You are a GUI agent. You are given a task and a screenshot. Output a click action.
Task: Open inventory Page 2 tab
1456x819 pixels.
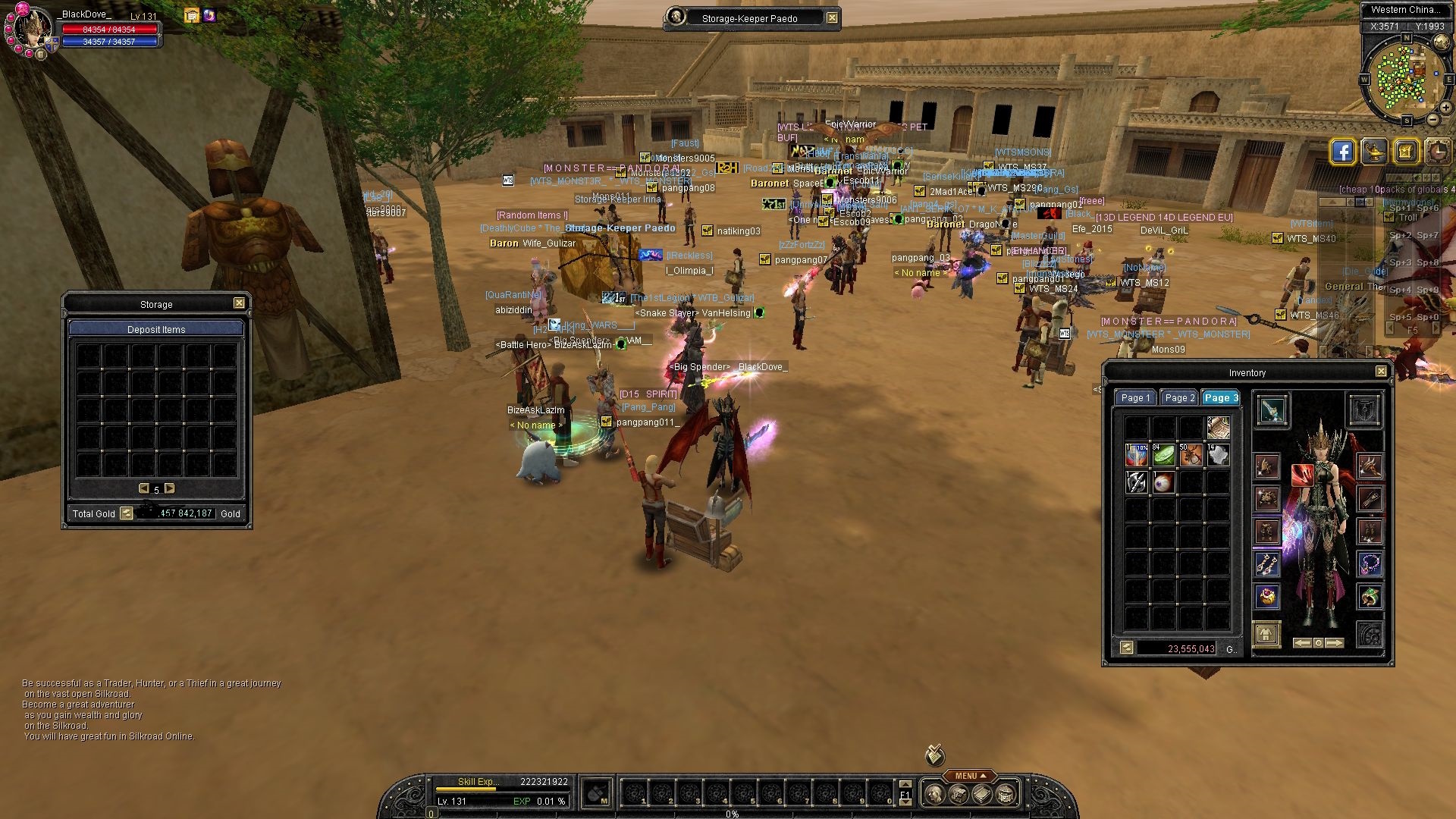coord(1179,398)
